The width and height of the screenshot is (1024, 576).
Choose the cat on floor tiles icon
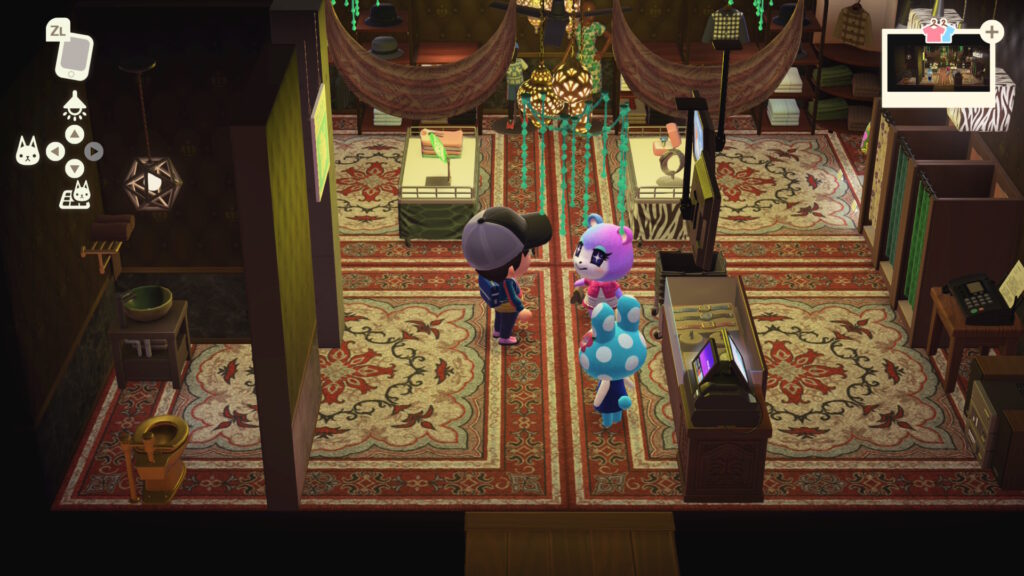coord(75,195)
